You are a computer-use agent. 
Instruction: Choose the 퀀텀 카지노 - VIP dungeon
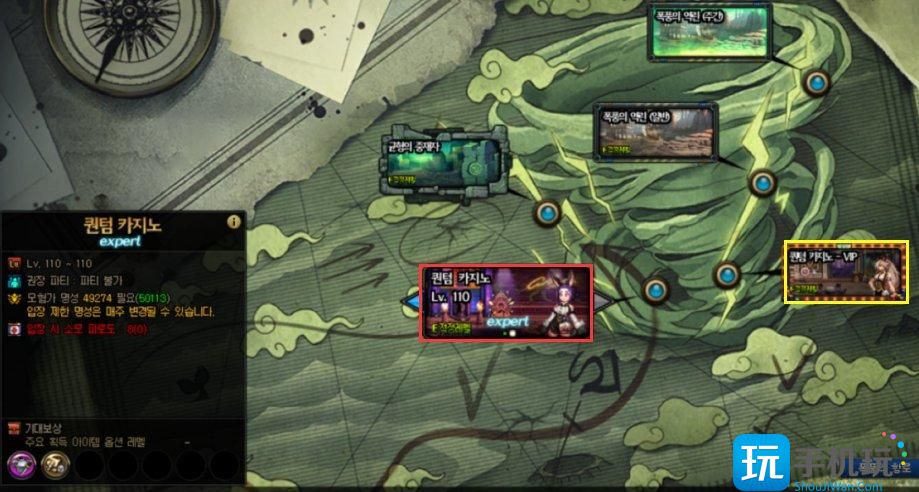(844, 271)
